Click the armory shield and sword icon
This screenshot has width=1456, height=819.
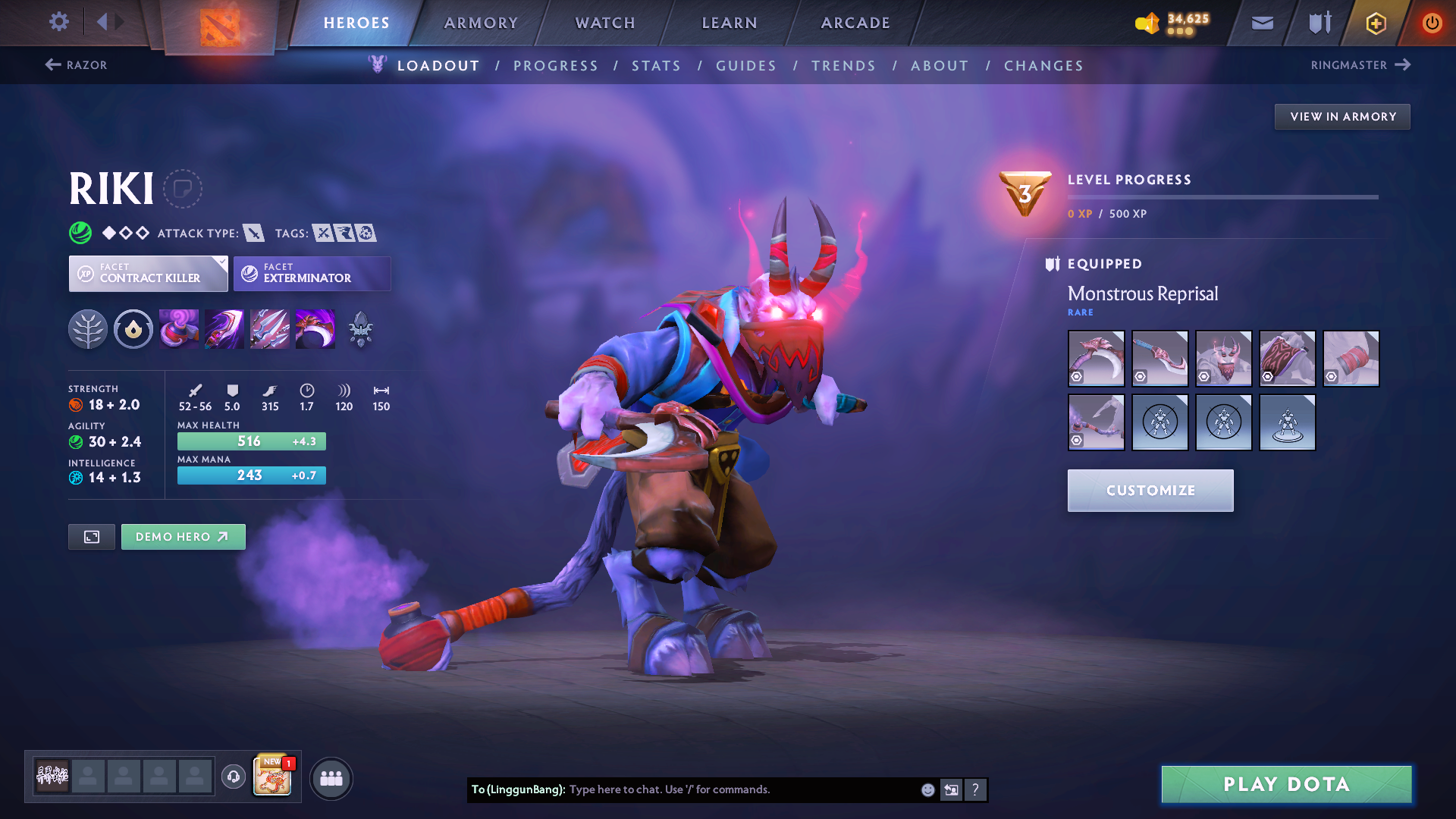coord(1318,23)
